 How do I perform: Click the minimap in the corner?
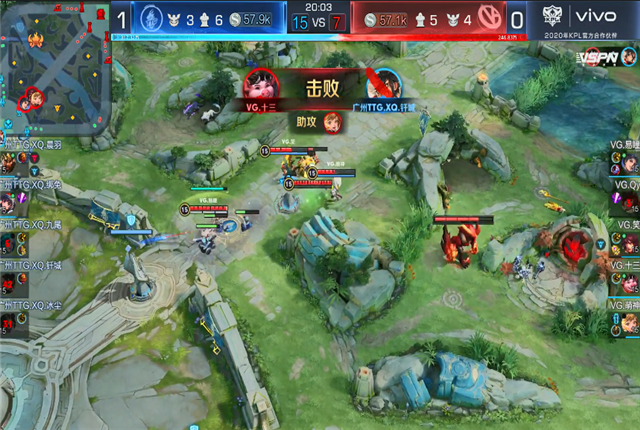[x=55, y=67]
